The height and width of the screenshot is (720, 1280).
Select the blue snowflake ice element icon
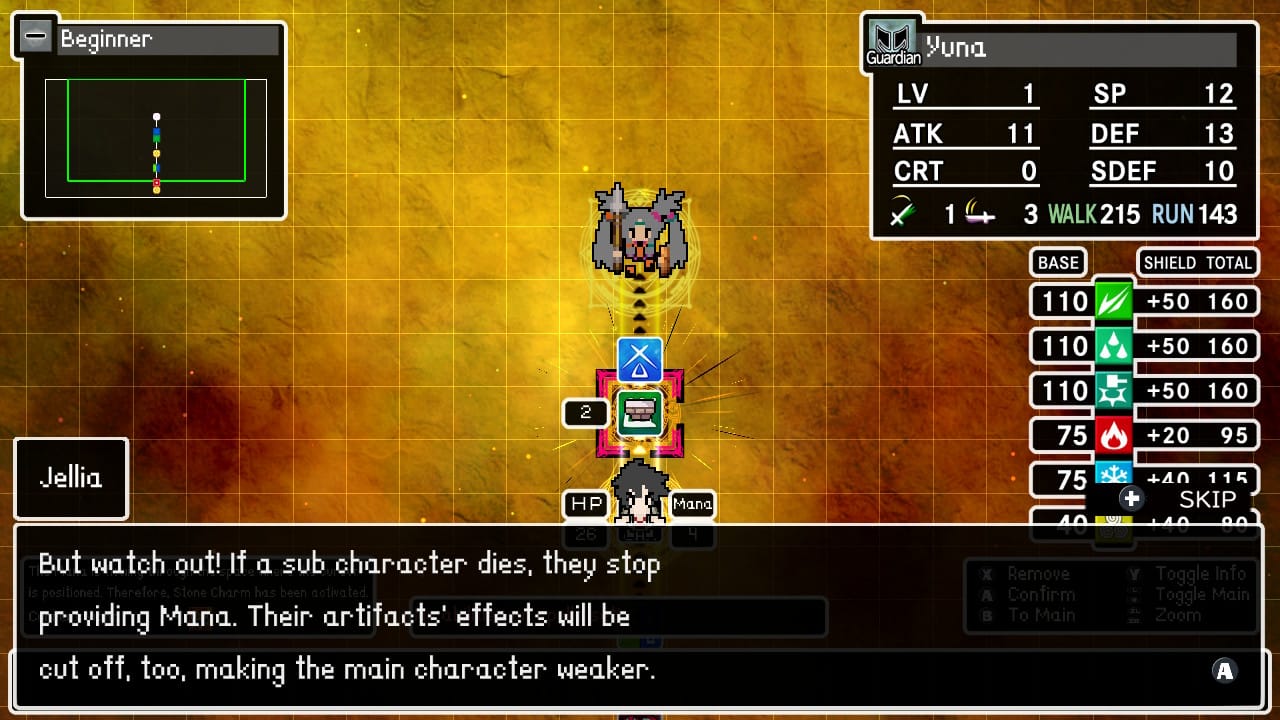[x=1113, y=474]
